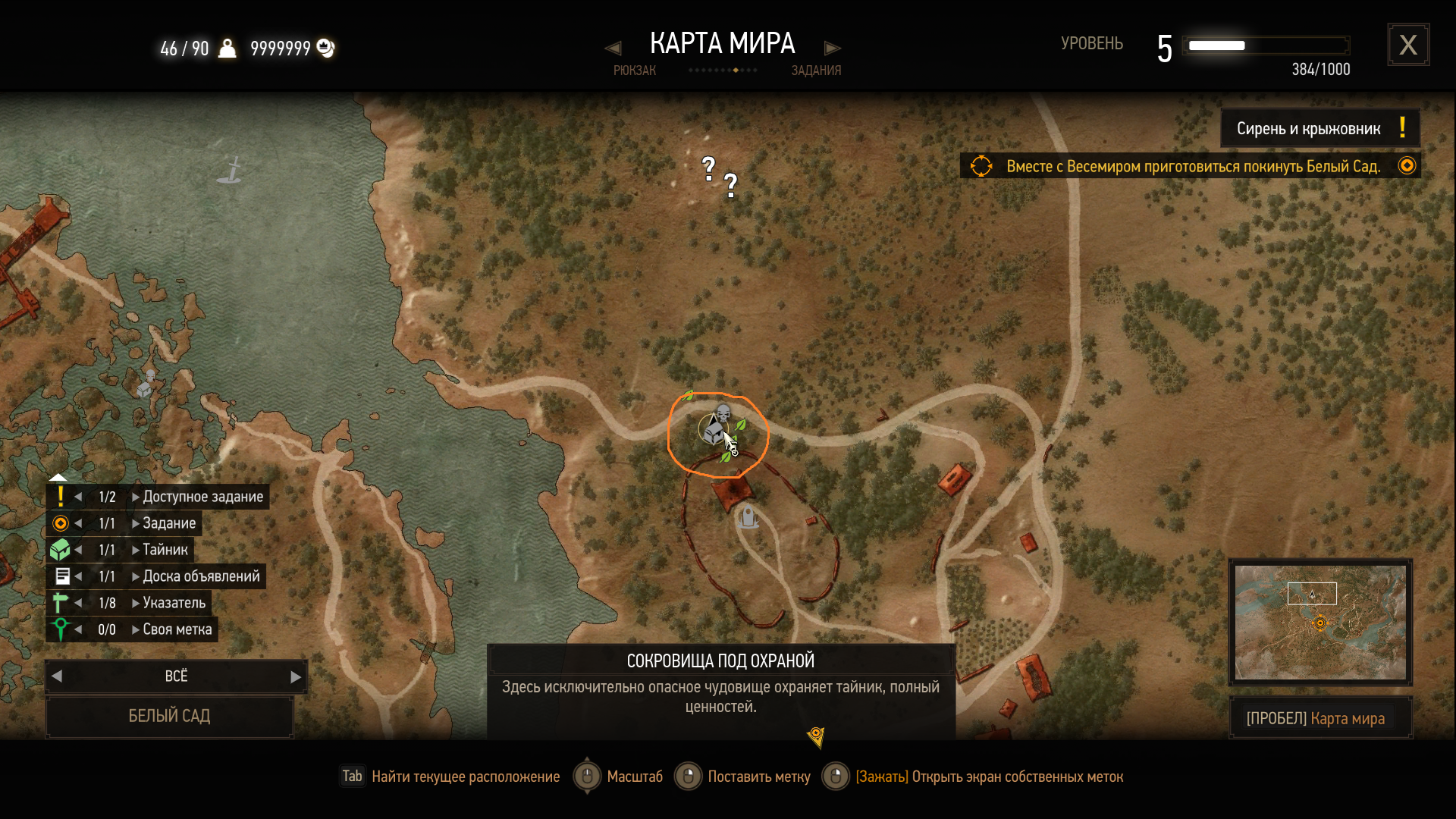This screenshot has width=1456, height=819.
Task: Click the yellow quest pin marker
Action: pyautogui.click(x=816, y=736)
